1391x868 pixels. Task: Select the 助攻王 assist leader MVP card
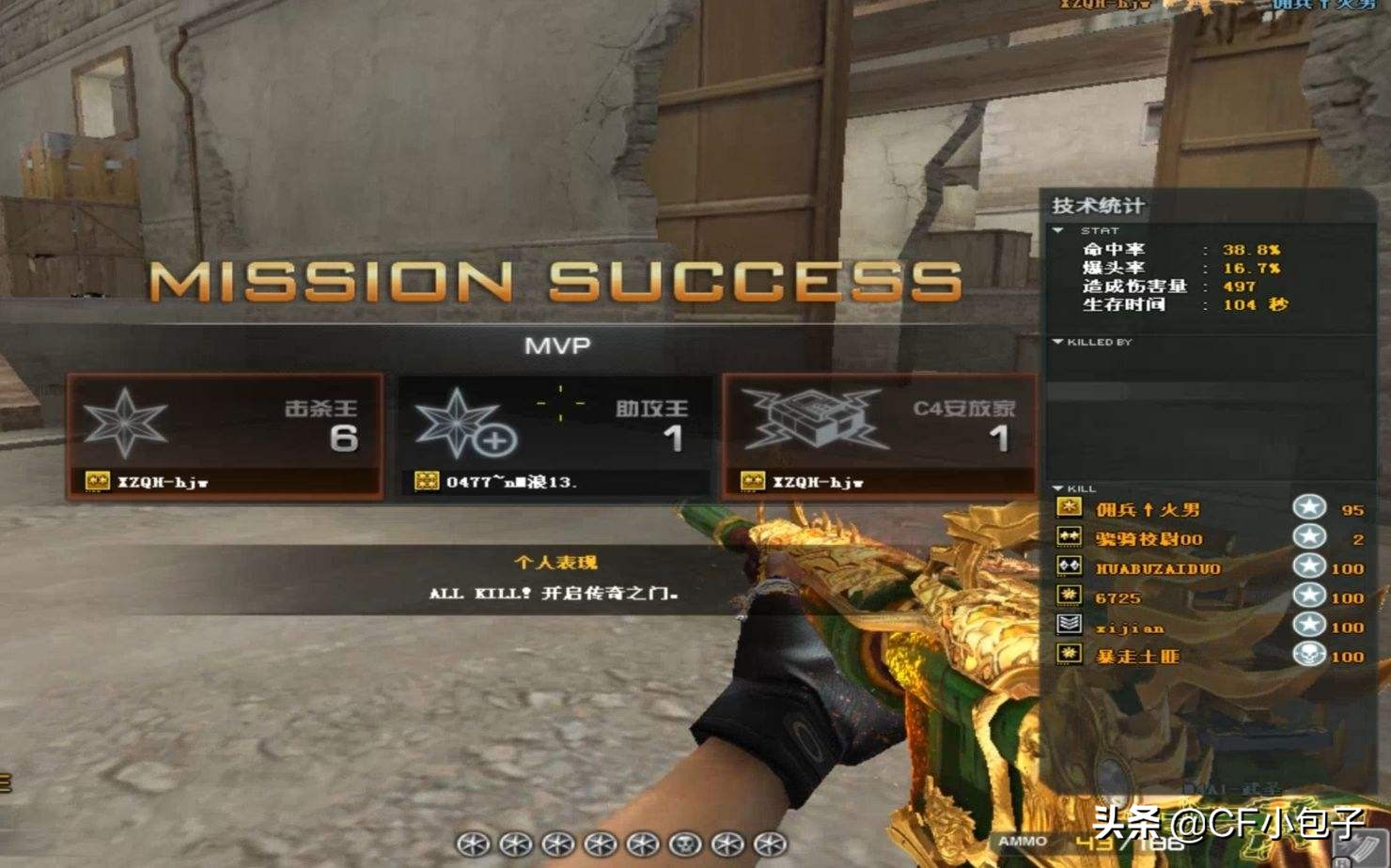click(554, 435)
